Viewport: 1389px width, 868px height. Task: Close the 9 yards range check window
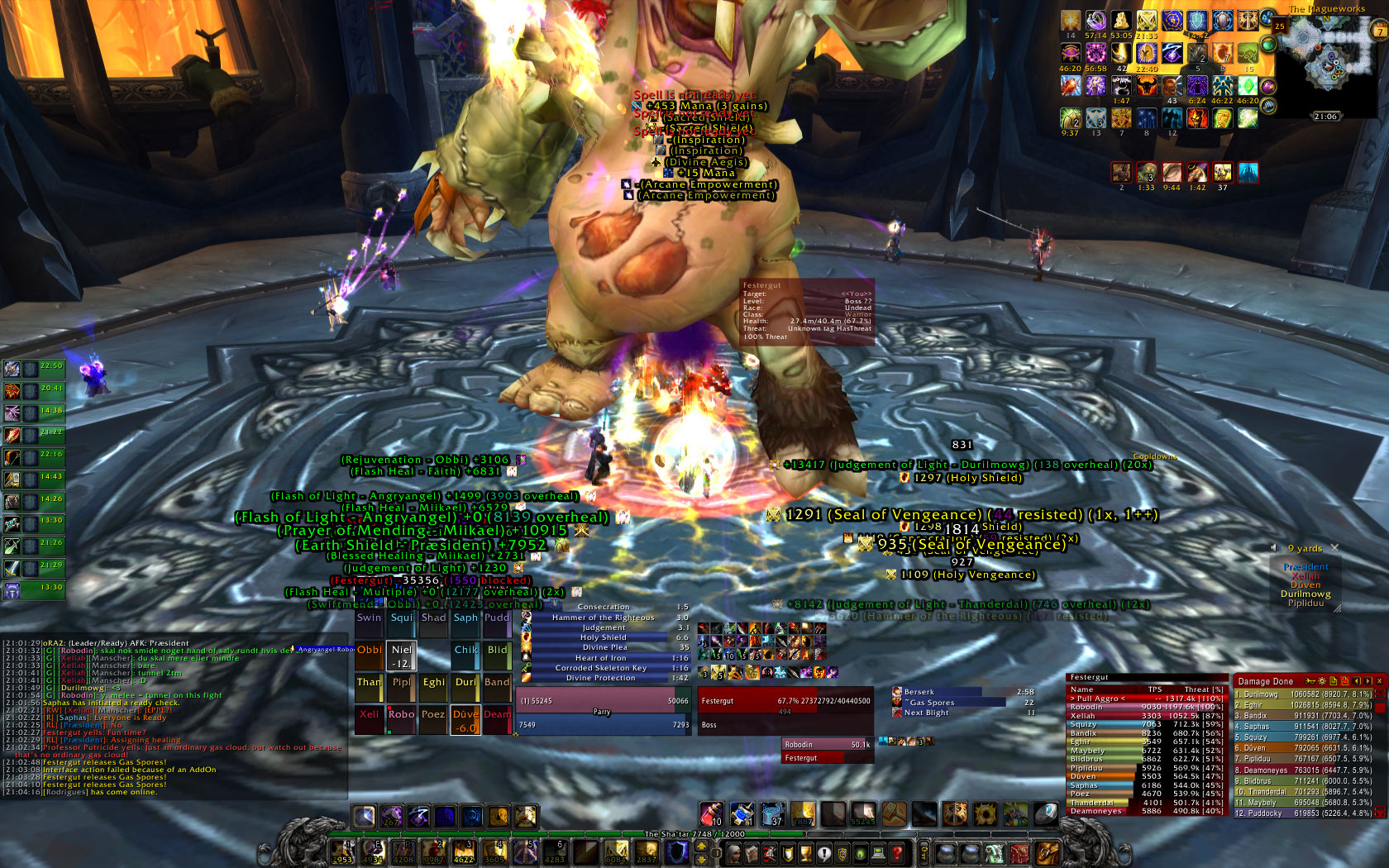pyautogui.click(x=1334, y=548)
